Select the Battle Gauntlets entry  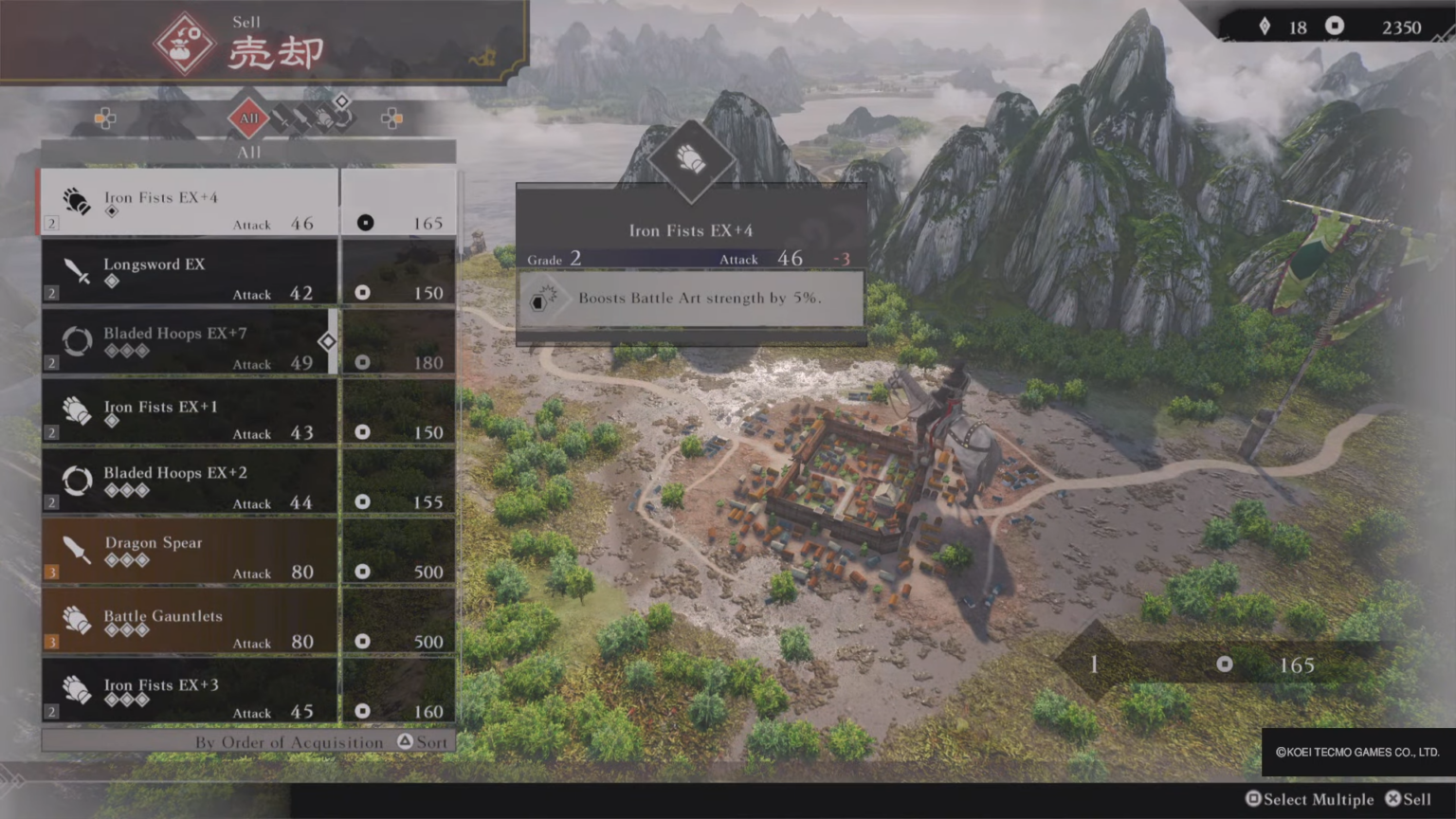(x=190, y=621)
